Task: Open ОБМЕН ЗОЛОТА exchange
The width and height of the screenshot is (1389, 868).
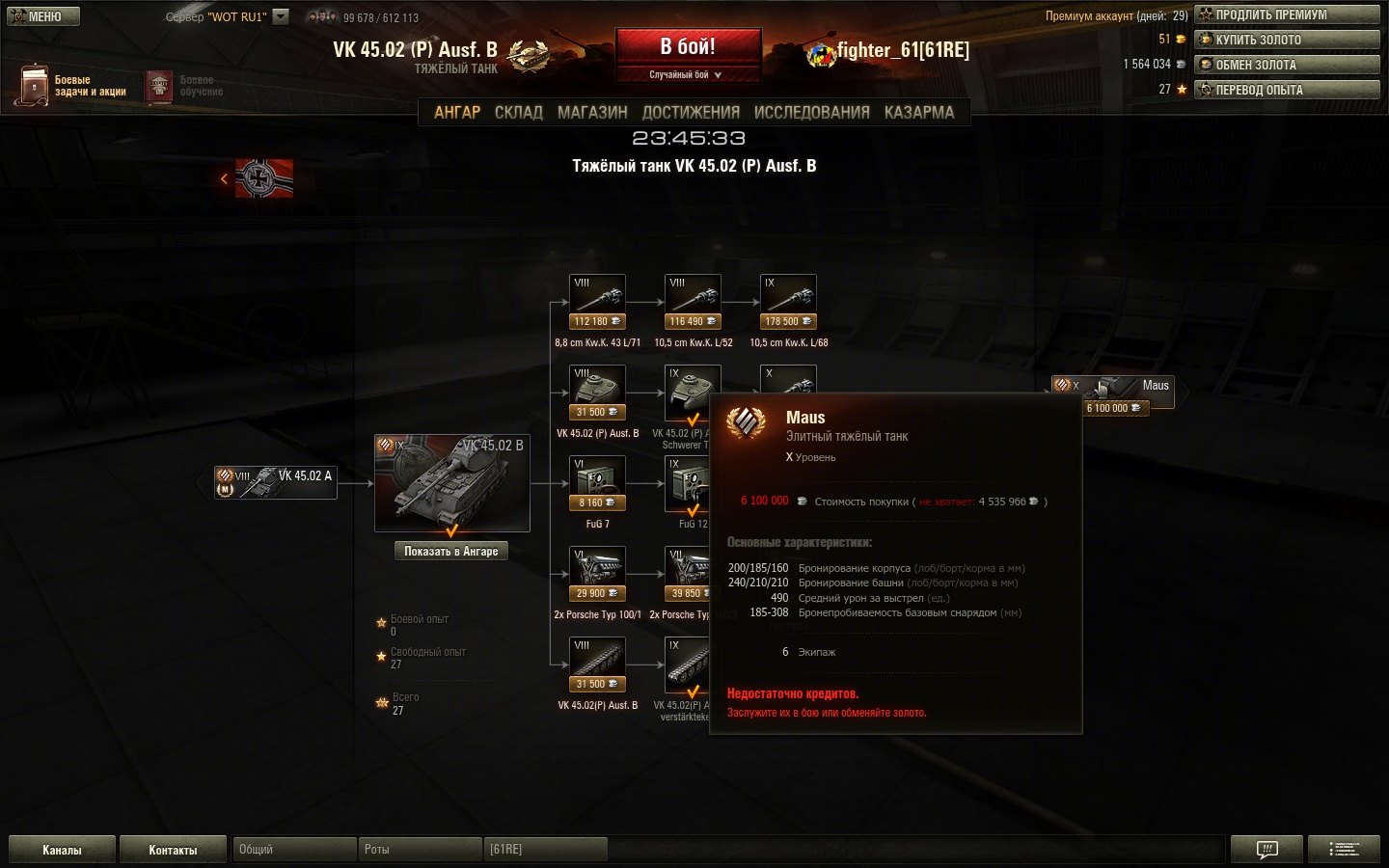Action: coord(1287,65)
